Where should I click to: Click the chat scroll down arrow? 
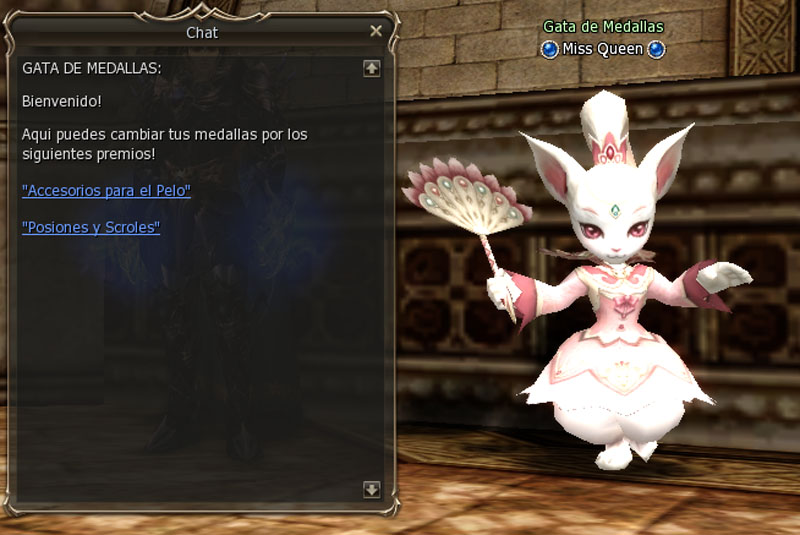coord(372,489)
